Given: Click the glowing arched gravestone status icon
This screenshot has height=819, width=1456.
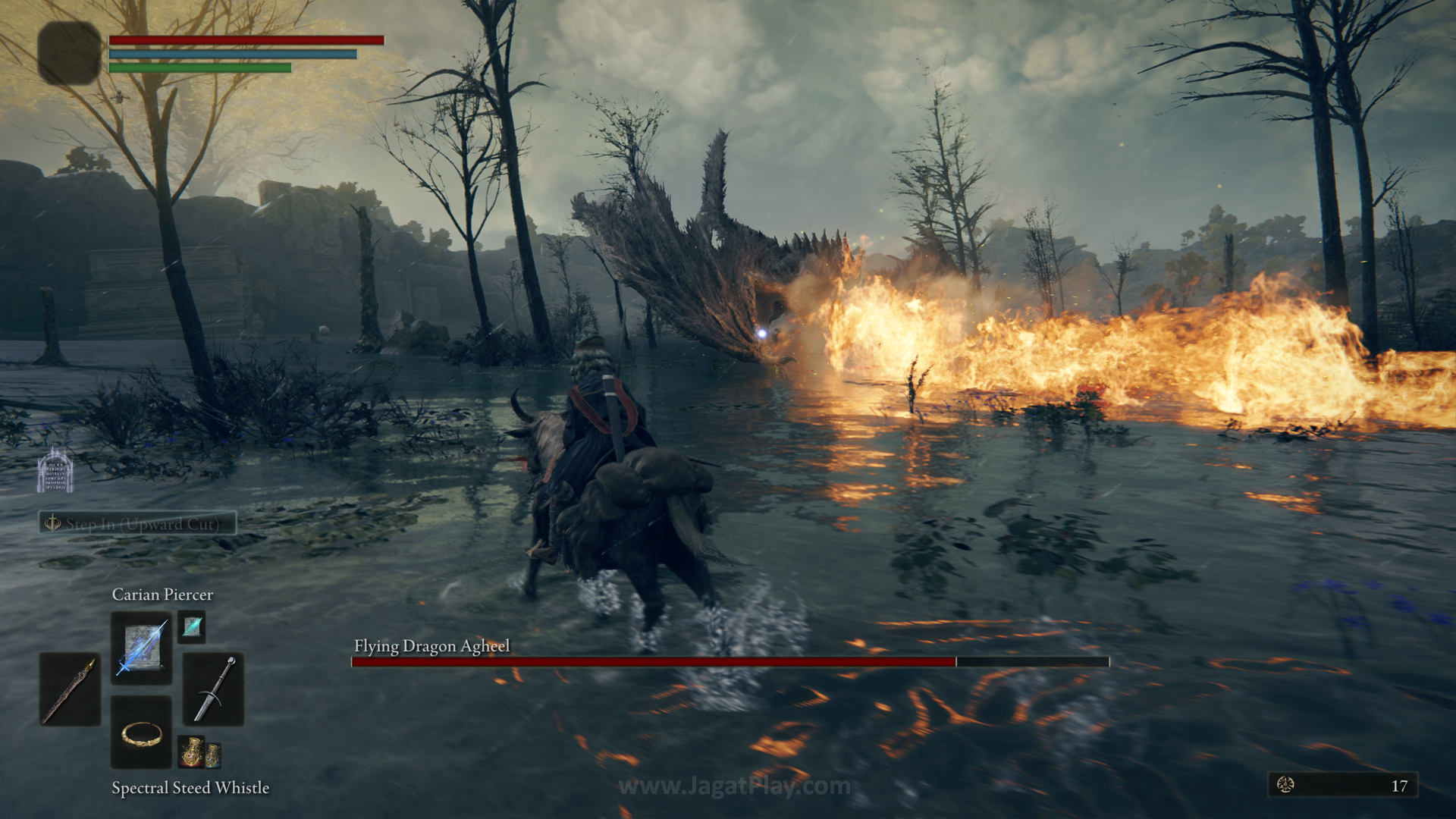Looking at the screenshot, I should (55, 471).
